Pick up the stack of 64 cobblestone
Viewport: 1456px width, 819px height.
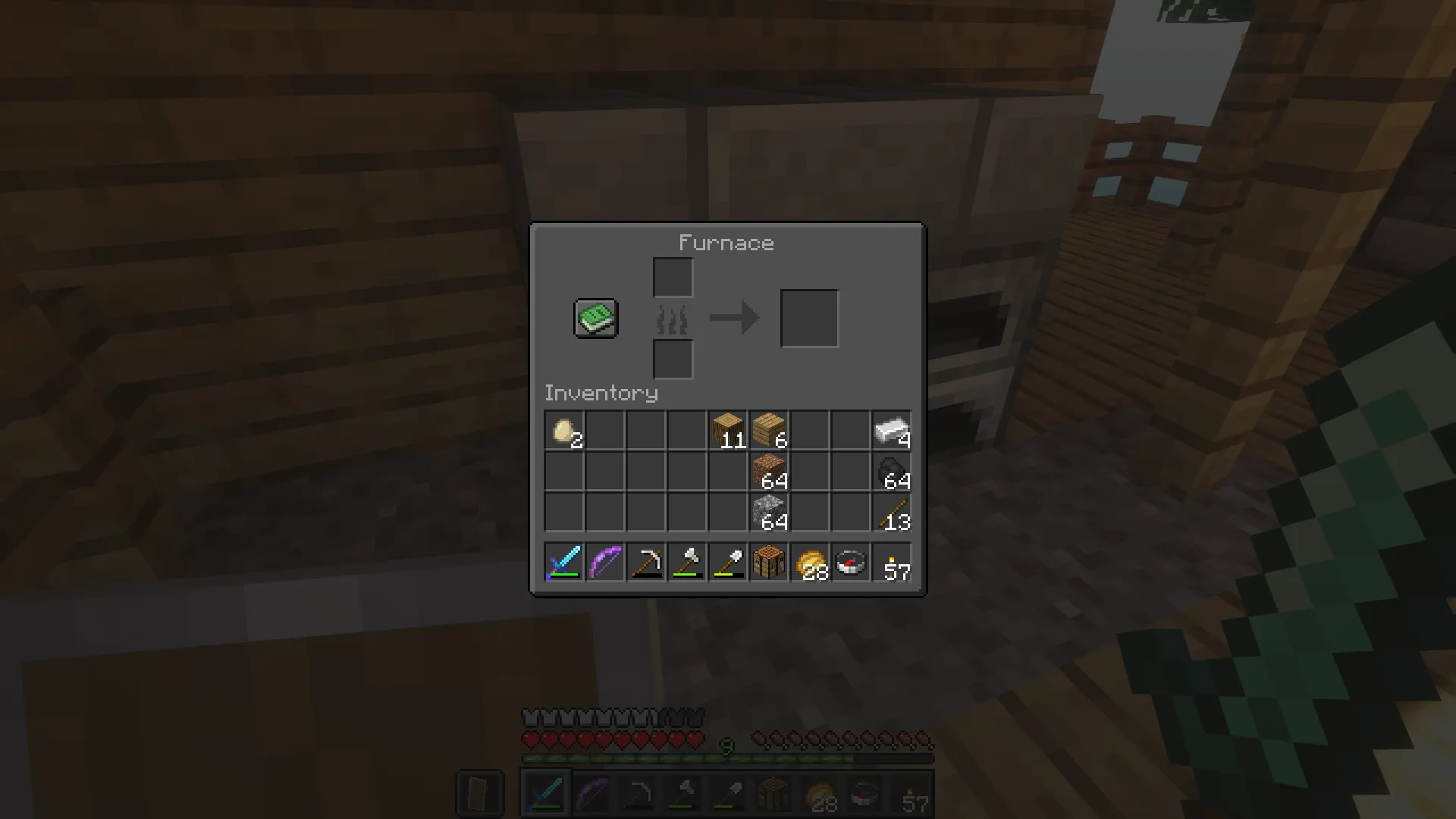tap(768, 510)
